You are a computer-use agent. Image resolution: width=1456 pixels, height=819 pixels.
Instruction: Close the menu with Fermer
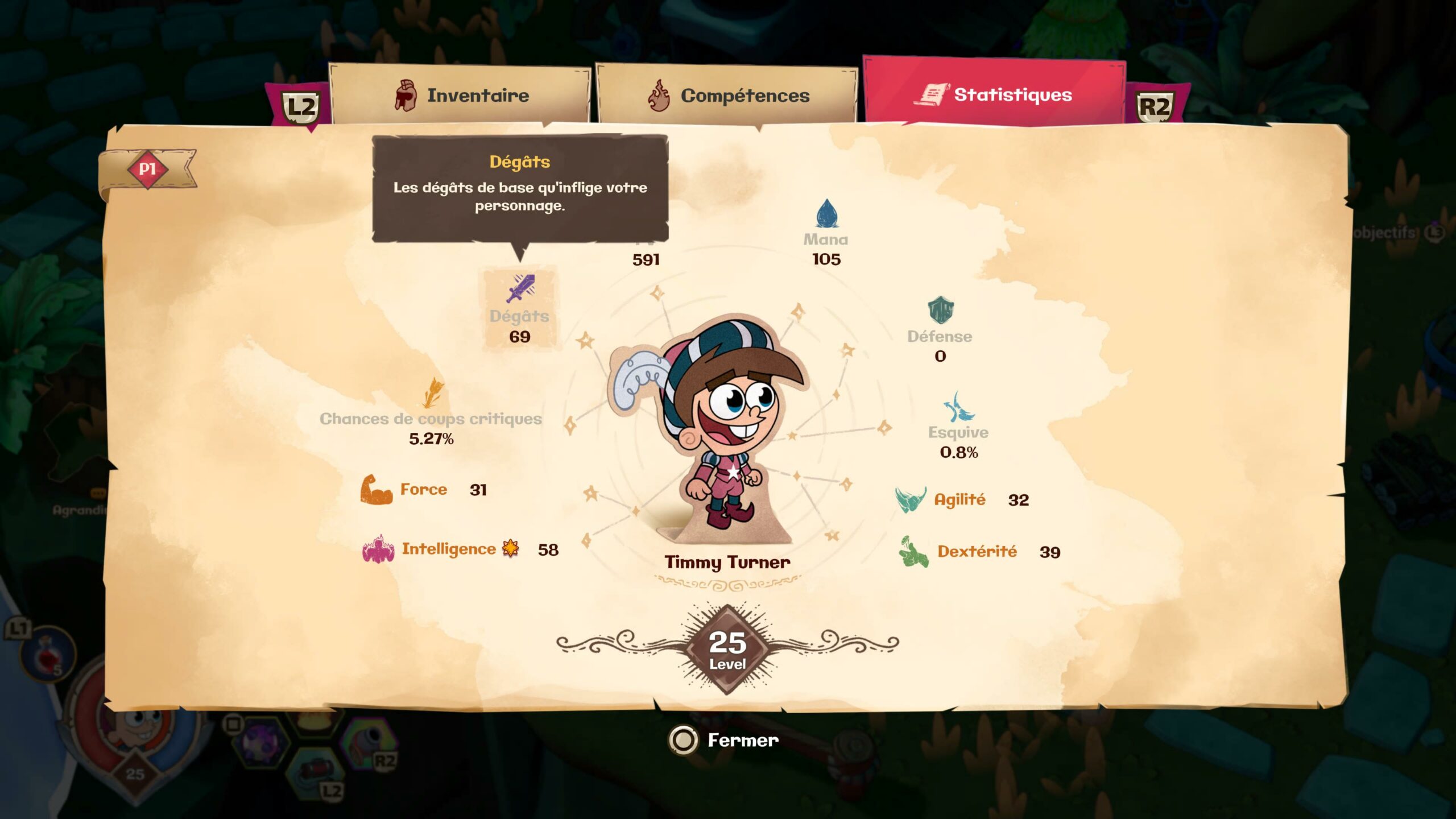[x=725, y=740]
